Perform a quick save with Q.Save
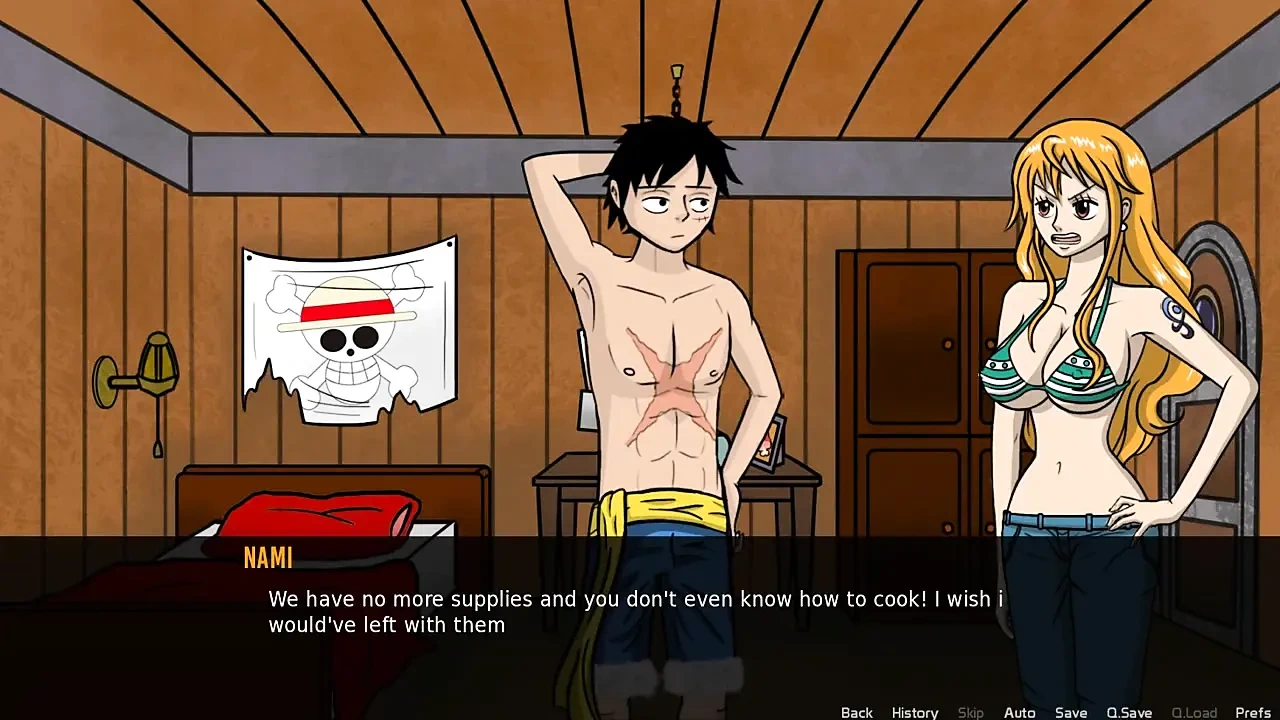The height and width of the screenshot is (720, 1280). [1129, 712]
